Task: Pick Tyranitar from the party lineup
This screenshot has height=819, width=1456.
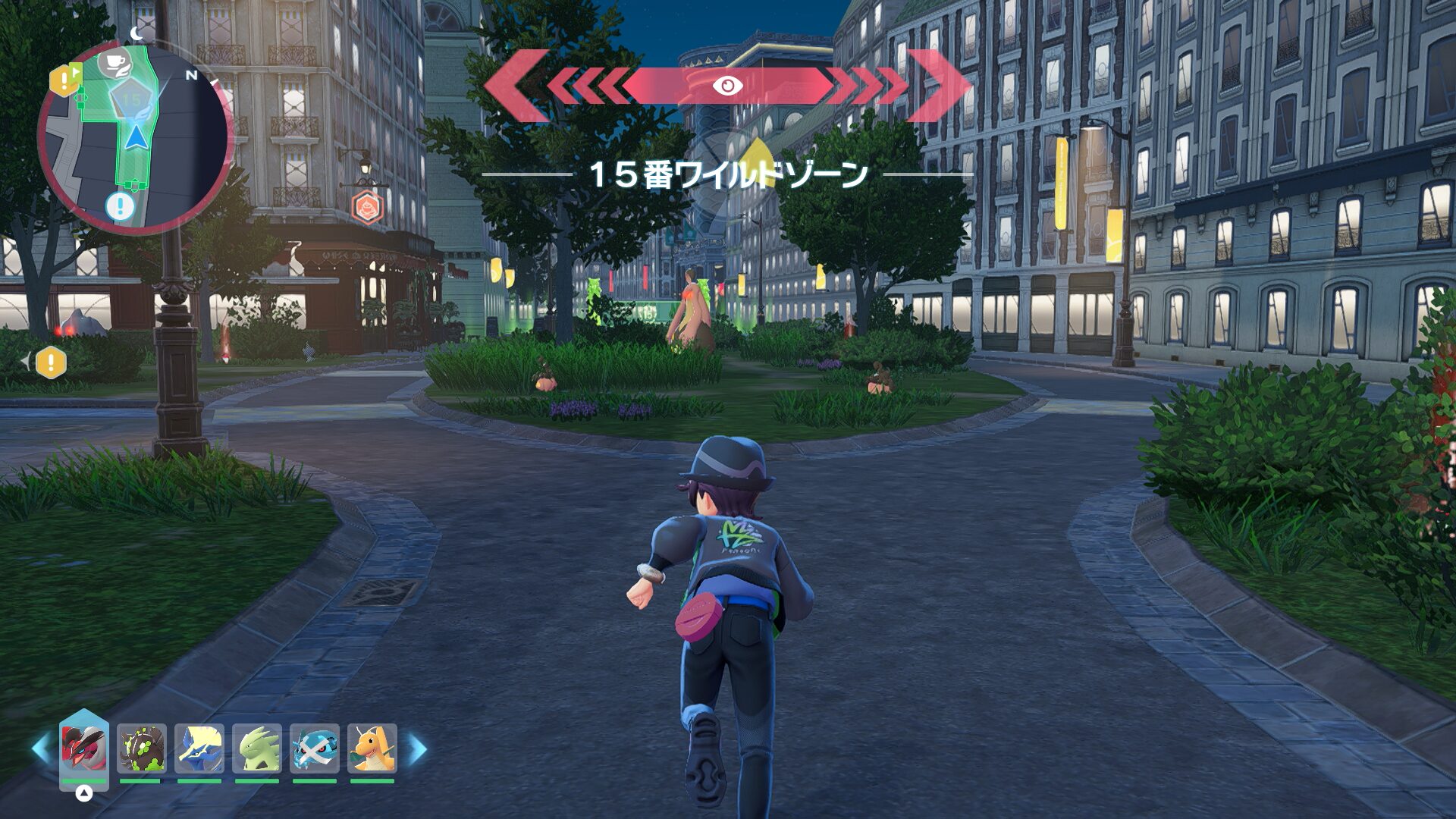Action: [x=256, y=748]
